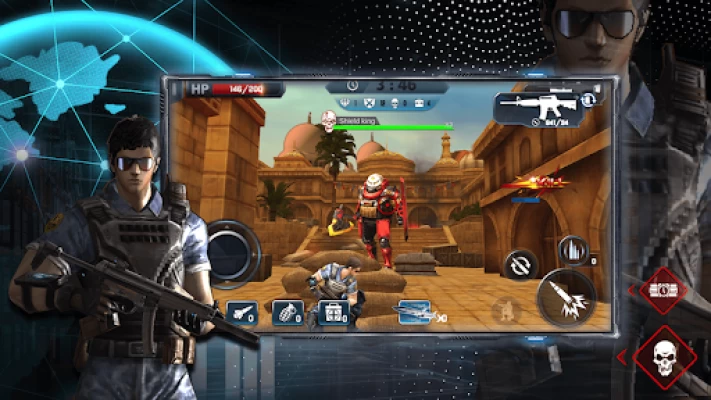Toggle the crouching soldier stance button
711x400 pixels.
point(506,310)
